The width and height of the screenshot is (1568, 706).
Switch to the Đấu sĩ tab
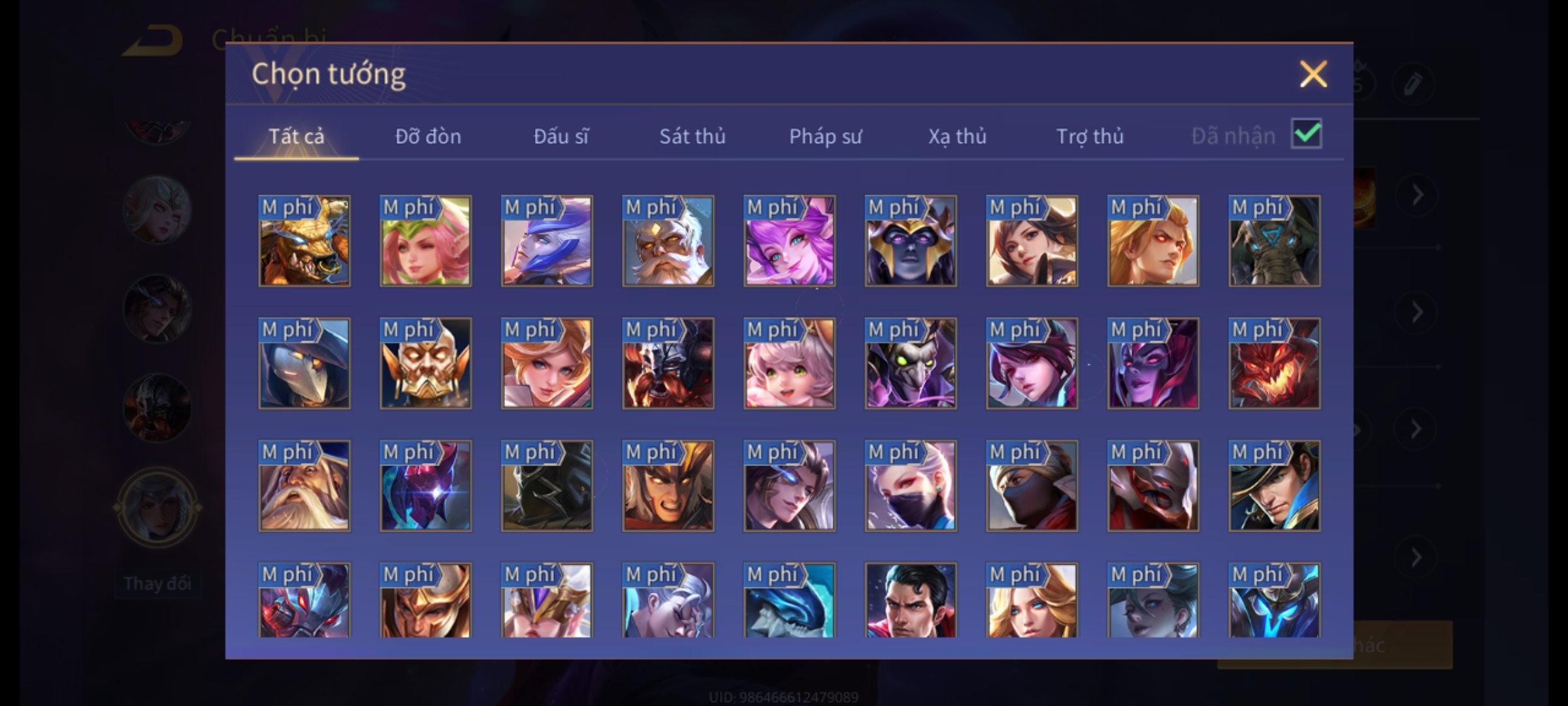tap(561, 136)
